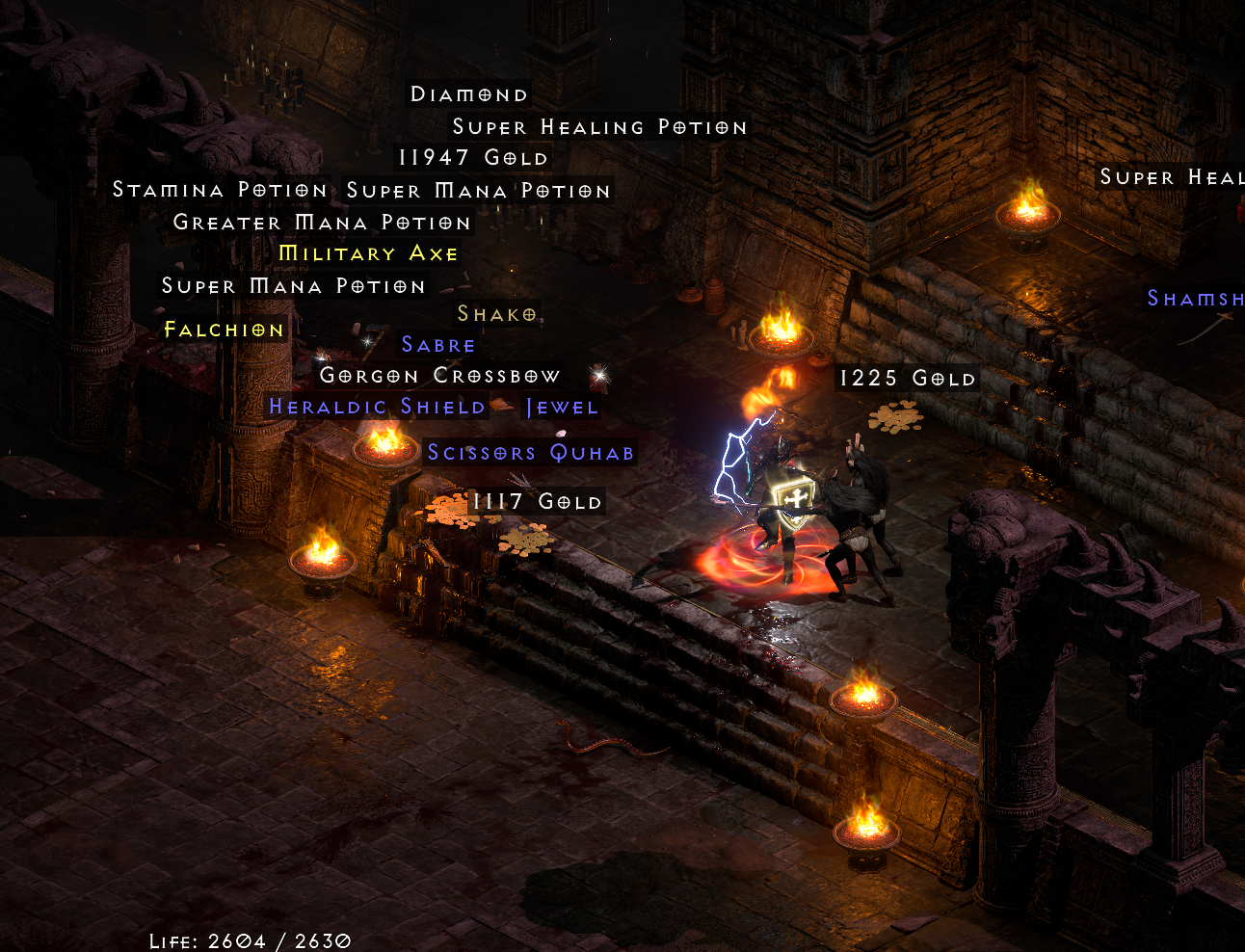This screenshot has width=1245, height=952.
Task: Click the lightning-enchanted player character
Action: pos(781,501)
